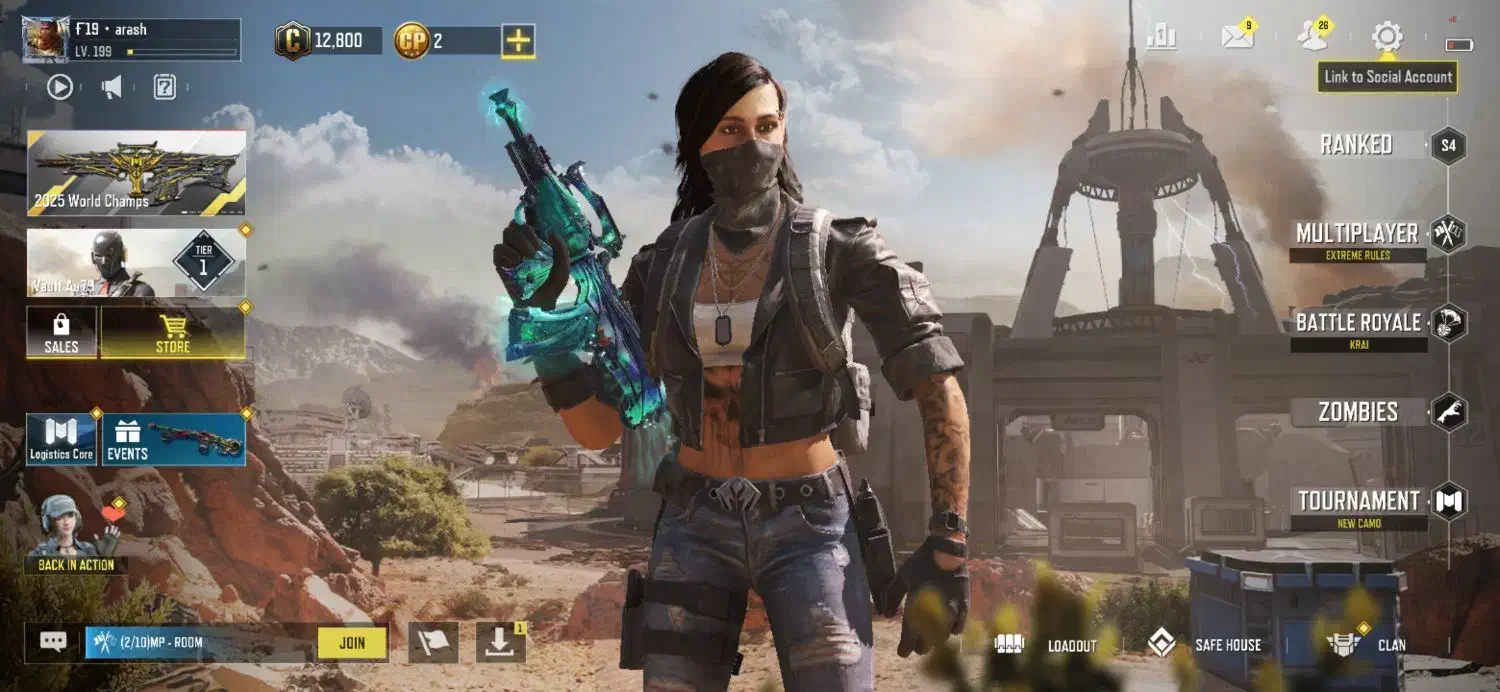
Task: Add CP with the plus button
Action: click(518, 41)
